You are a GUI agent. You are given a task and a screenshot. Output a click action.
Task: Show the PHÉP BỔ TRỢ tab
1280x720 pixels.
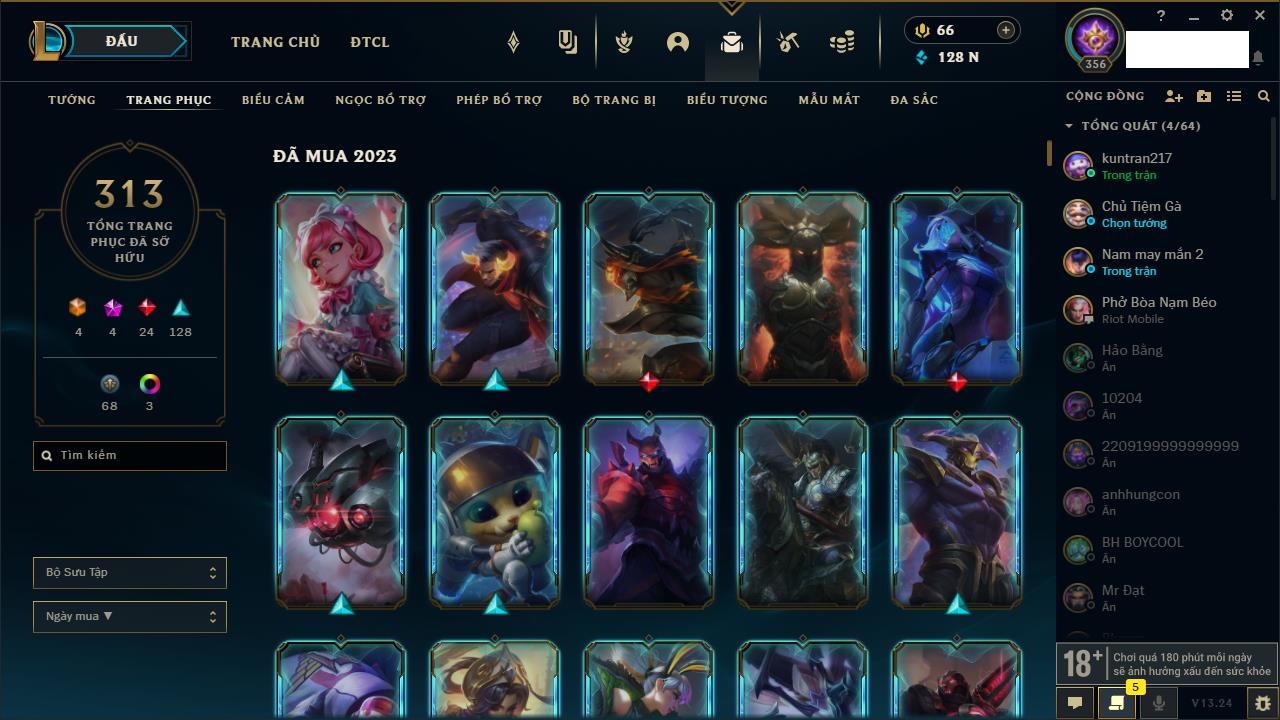(x=499, y=100)
